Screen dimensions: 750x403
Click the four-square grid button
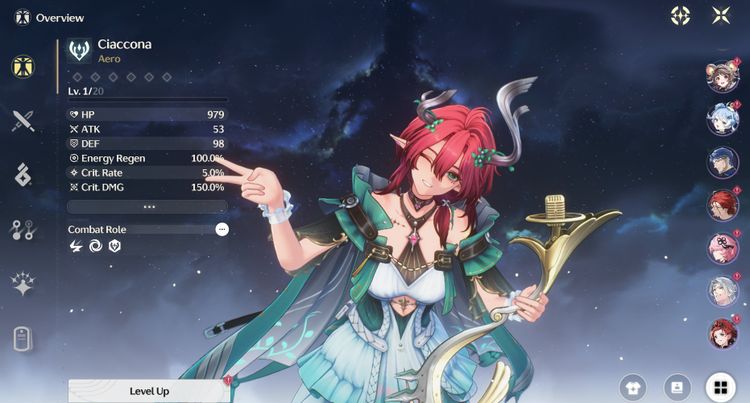point(719,387)
